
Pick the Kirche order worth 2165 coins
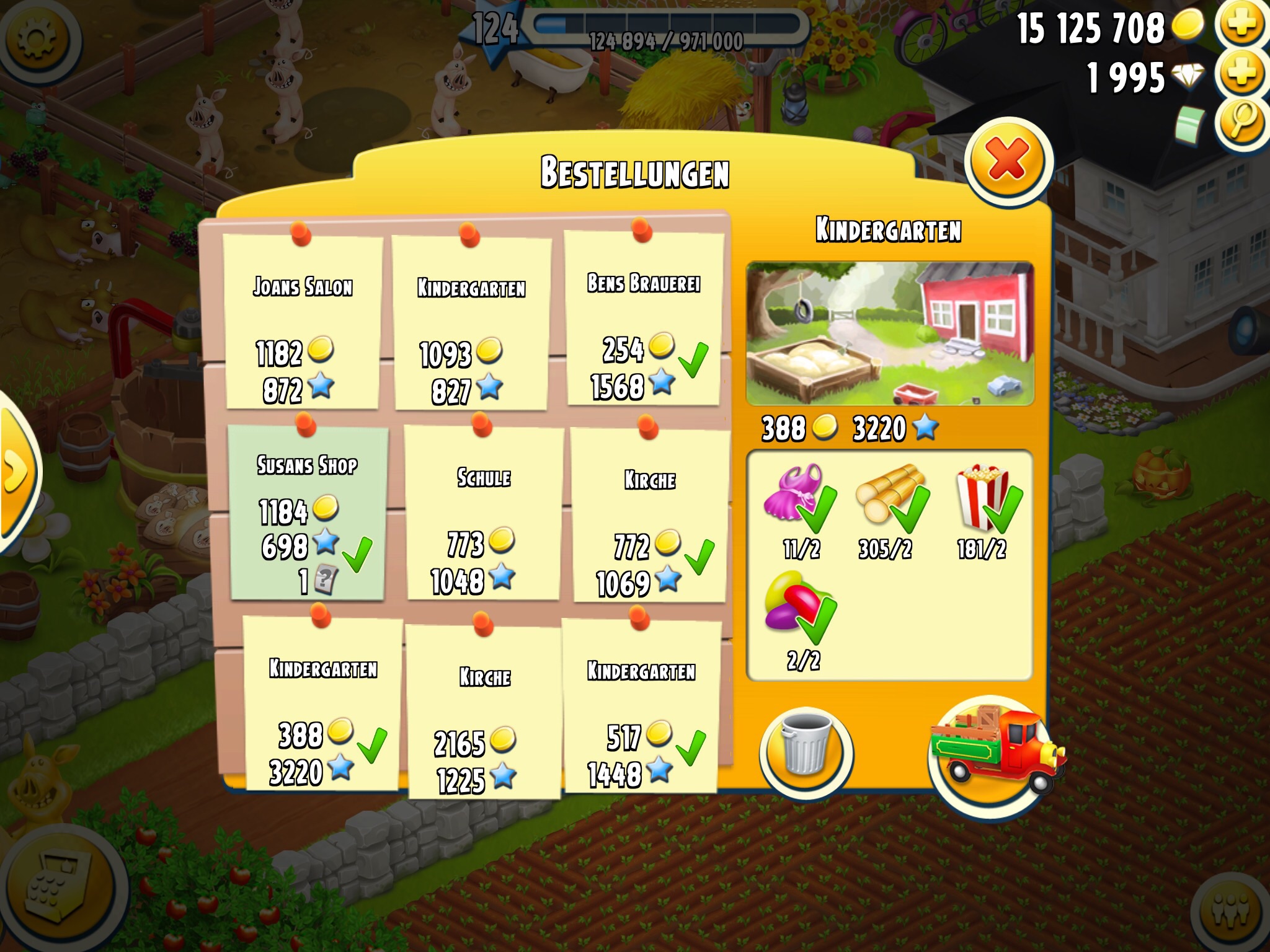485,712
